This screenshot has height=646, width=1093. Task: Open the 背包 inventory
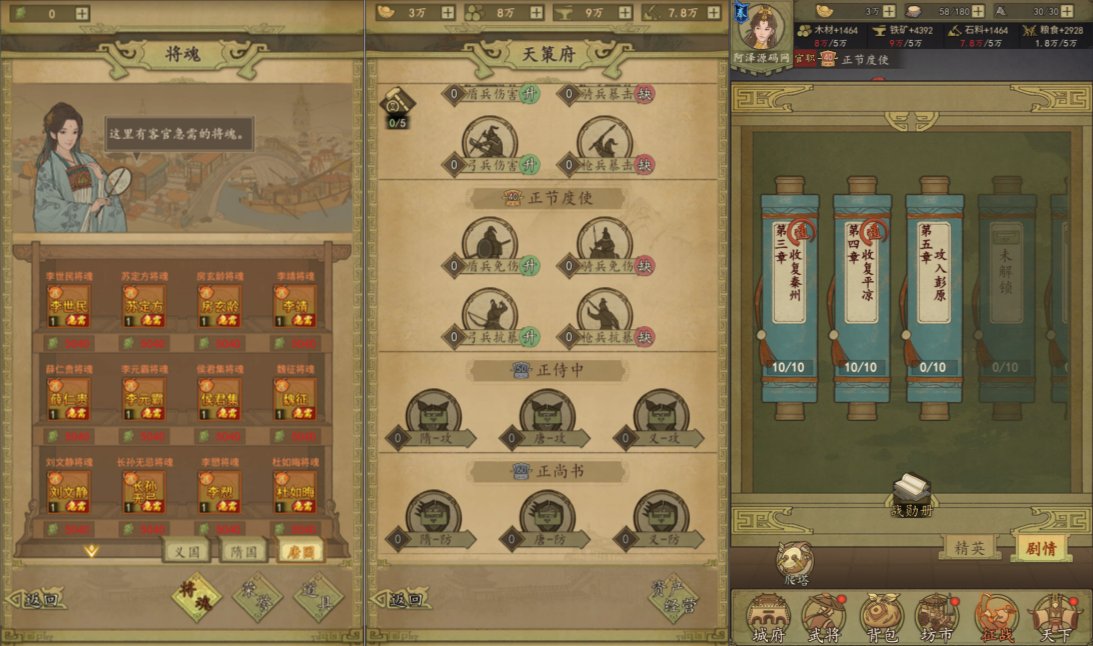[883, 618]
